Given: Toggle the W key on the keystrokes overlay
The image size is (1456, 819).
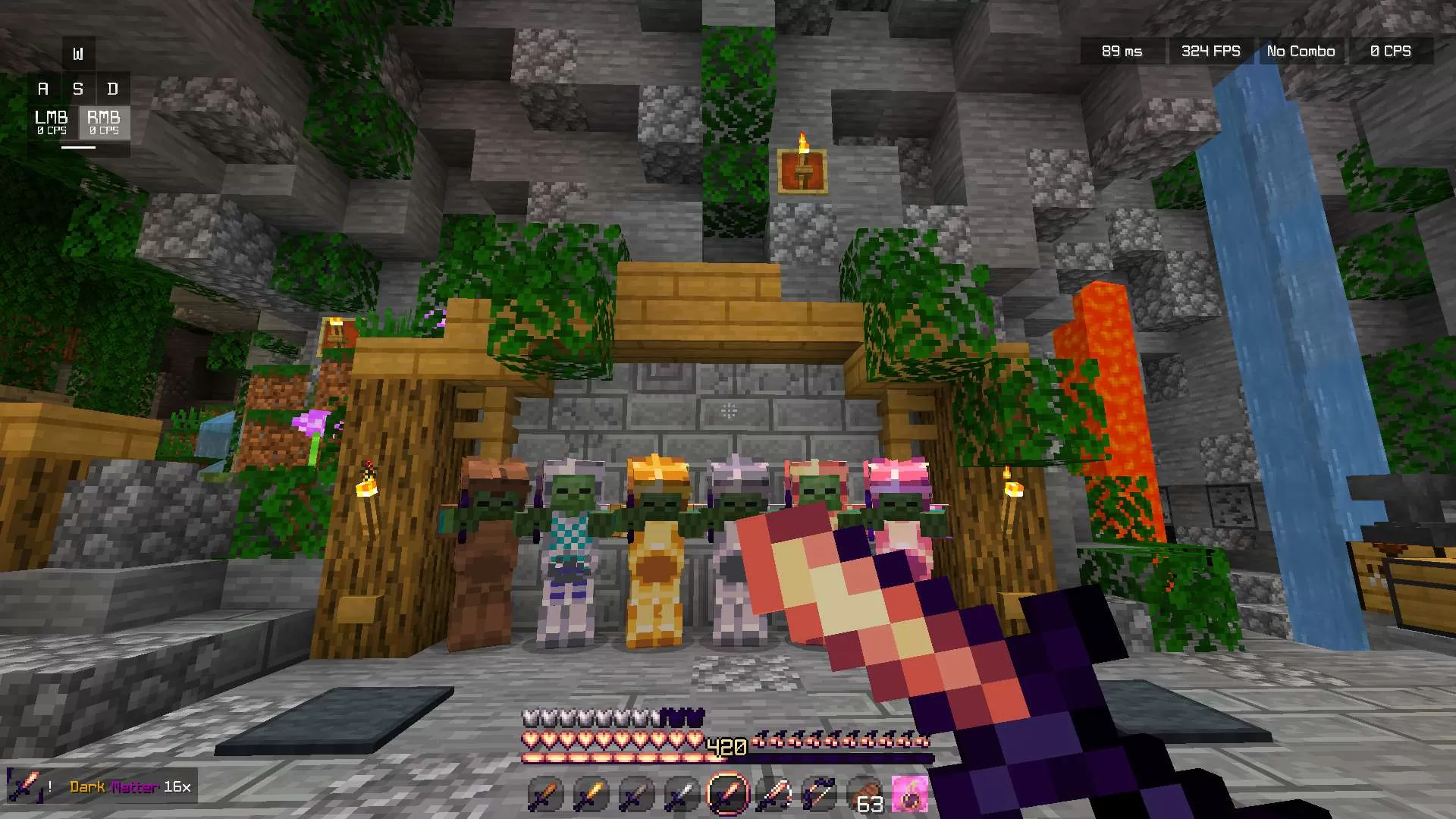Looking at the screenshot, I should point(78,53).
